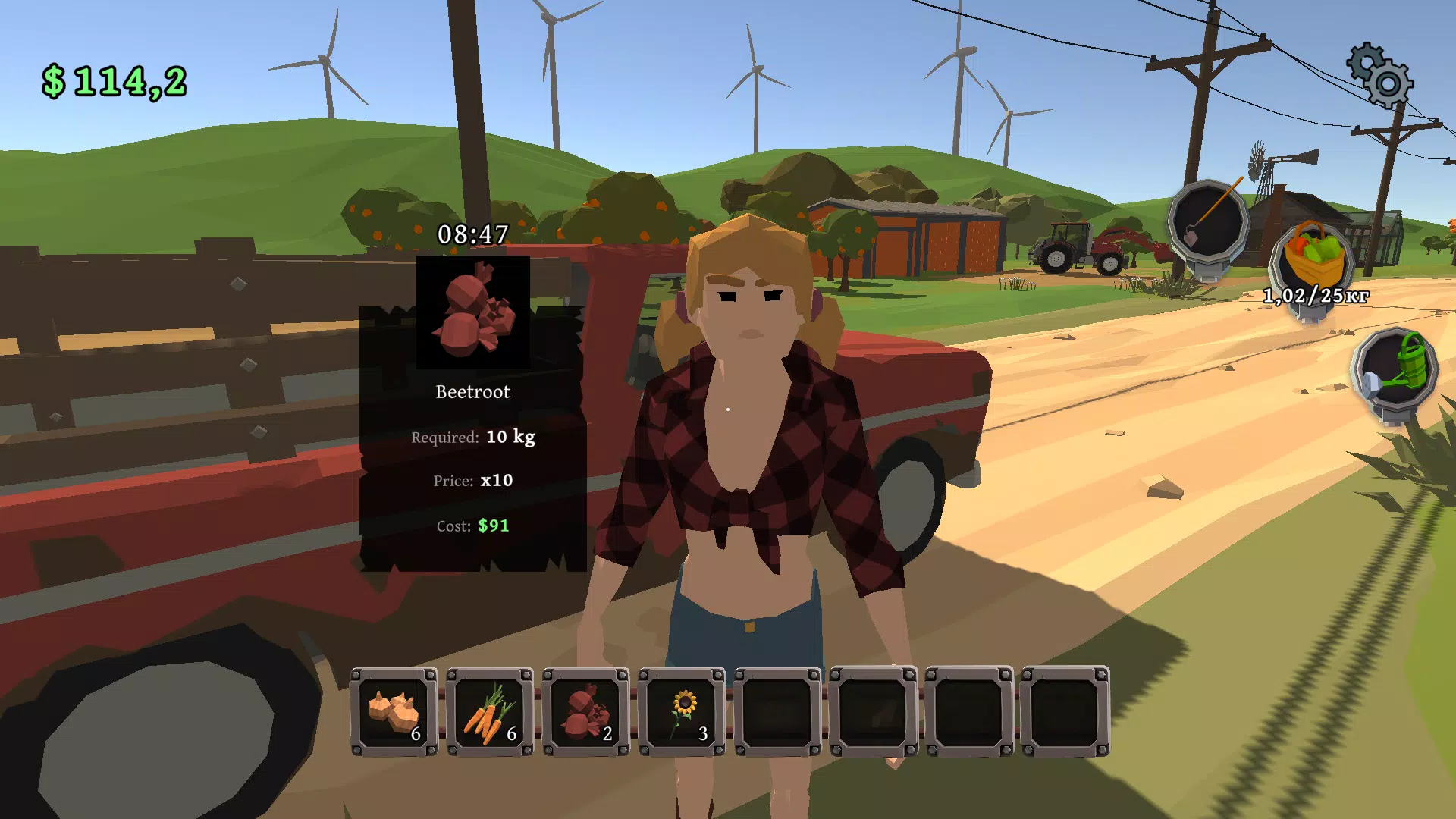Select the beetroot hotbar slot
Image resolution: width=1456 pixels, height=819 pixels.
pos(585,712)
